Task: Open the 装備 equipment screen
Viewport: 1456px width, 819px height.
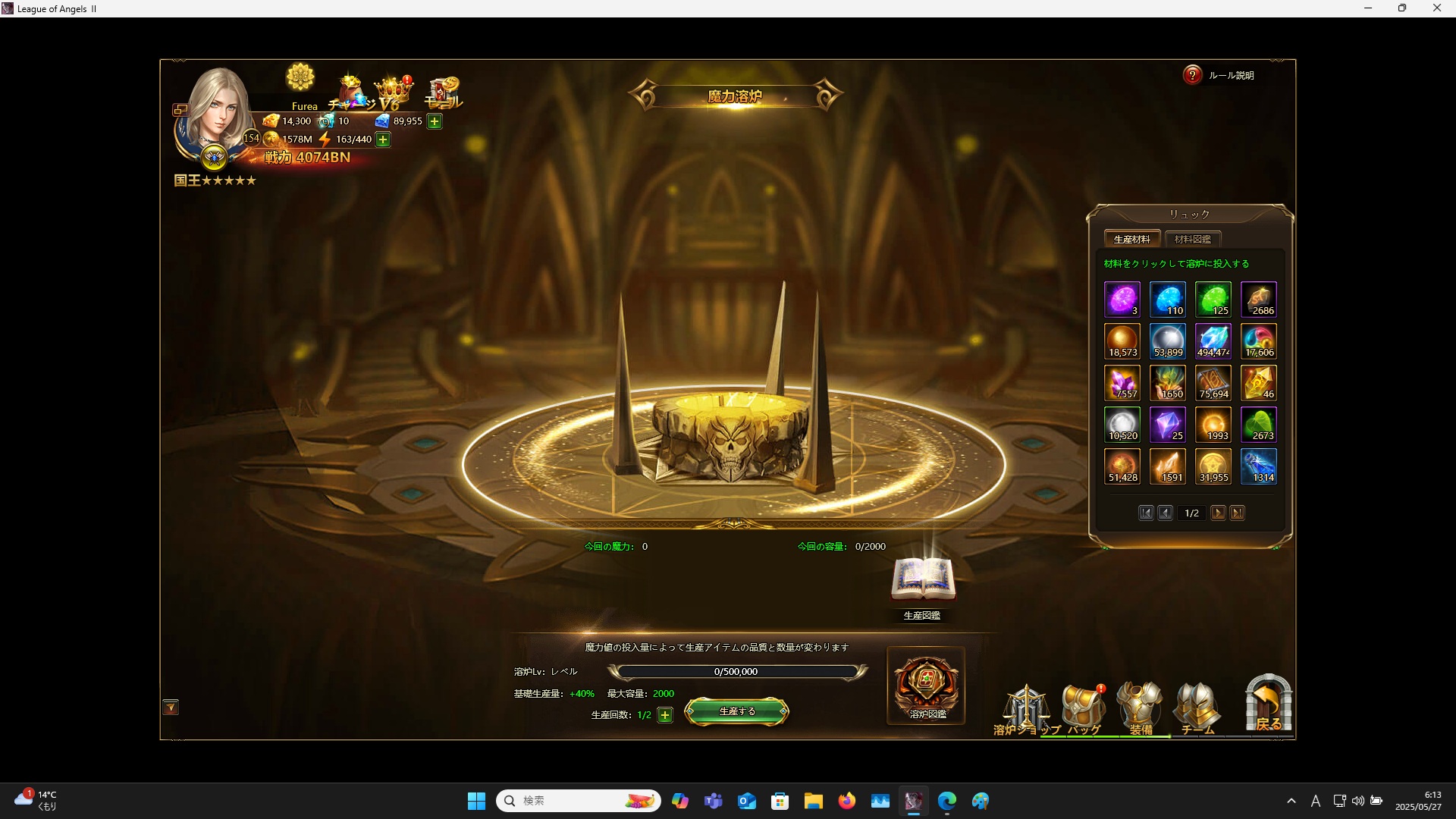Action: [1141, 710]
